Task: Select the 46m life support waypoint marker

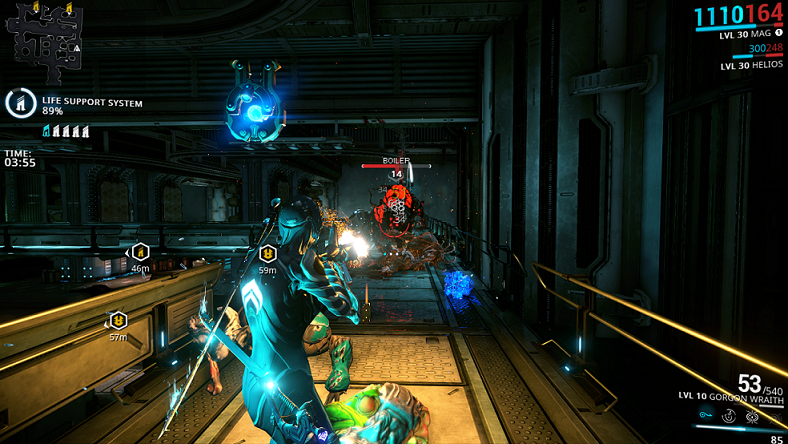Action: pyautogui.click(x=140, y=252)
